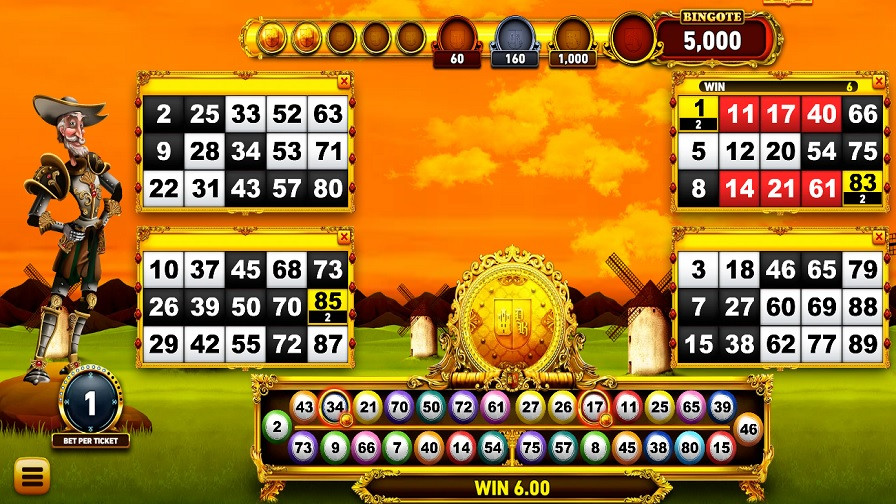Close the winning ticket with red numbers
The width and height of the screenshot is (896, 504).
click(880, 81)
